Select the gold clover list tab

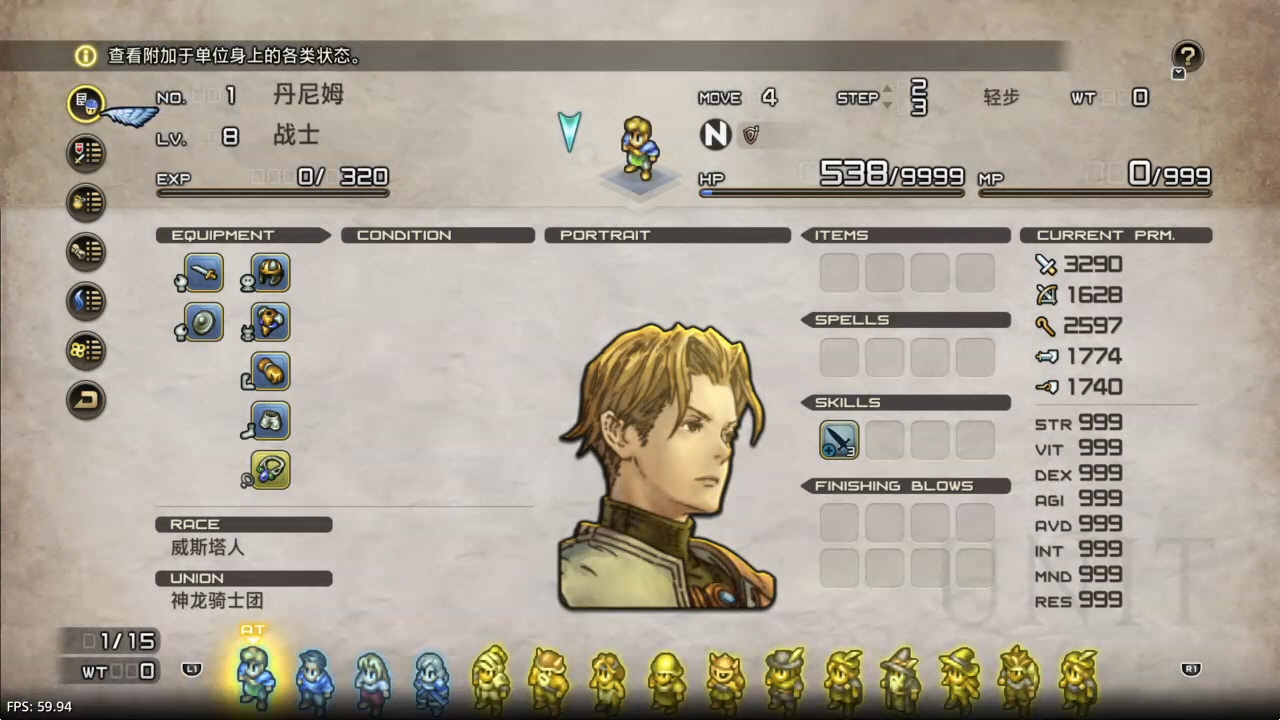tap(87, 350)
